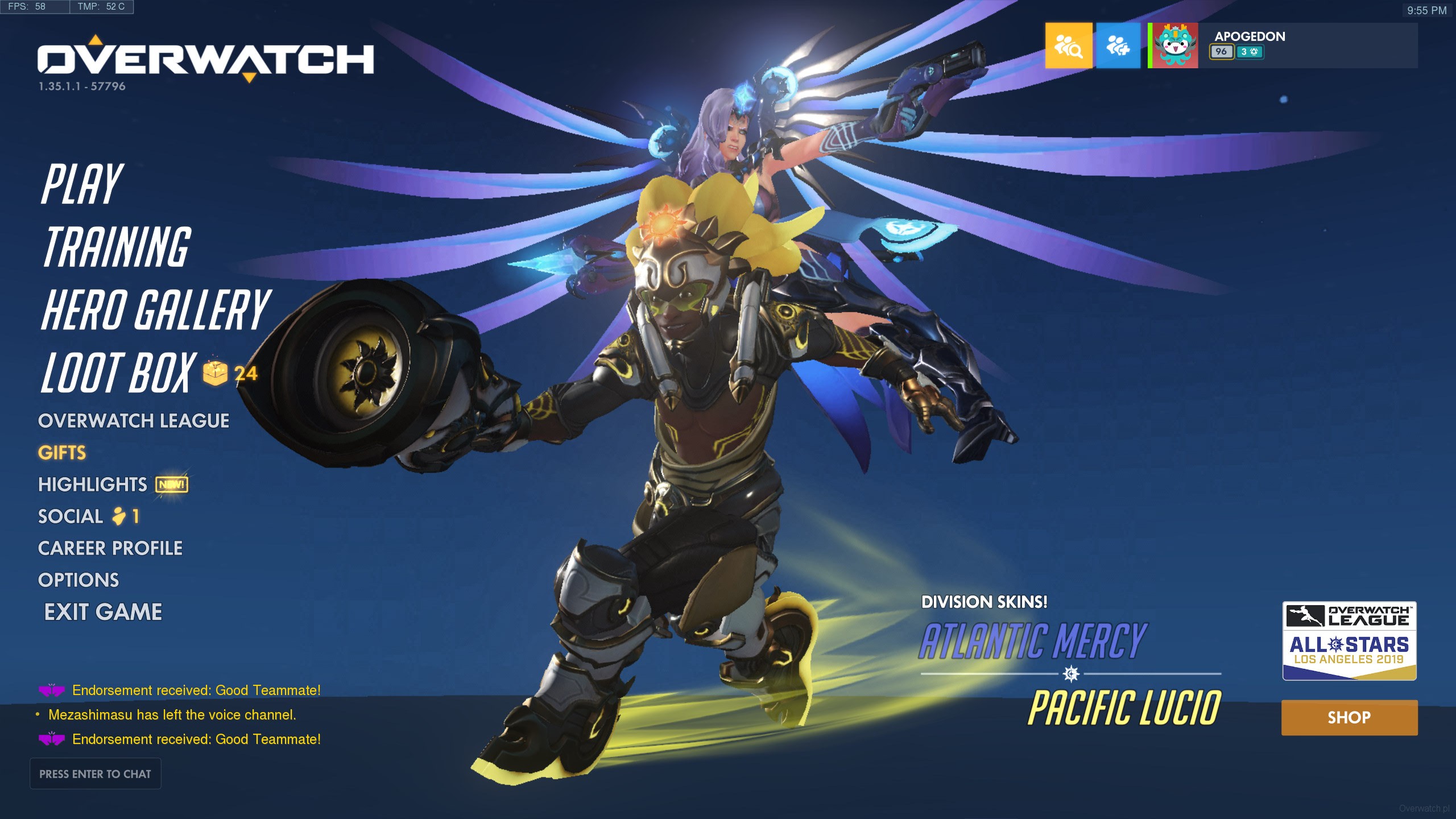Select the Pacific Lucio skin promo
1456x819 pixels.
click(1124, 708)
